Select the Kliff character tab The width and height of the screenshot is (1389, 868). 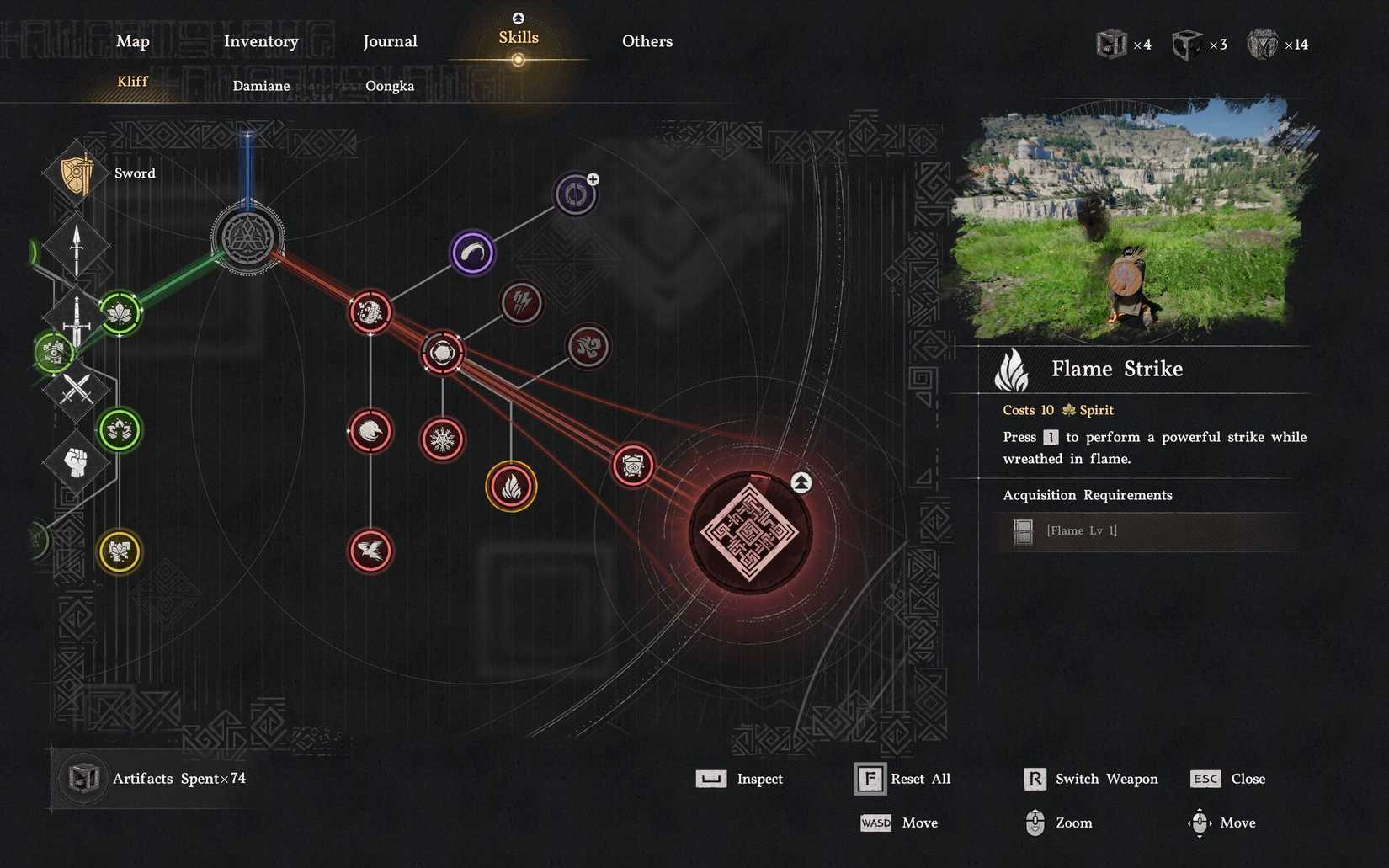(x=132, y=81)
